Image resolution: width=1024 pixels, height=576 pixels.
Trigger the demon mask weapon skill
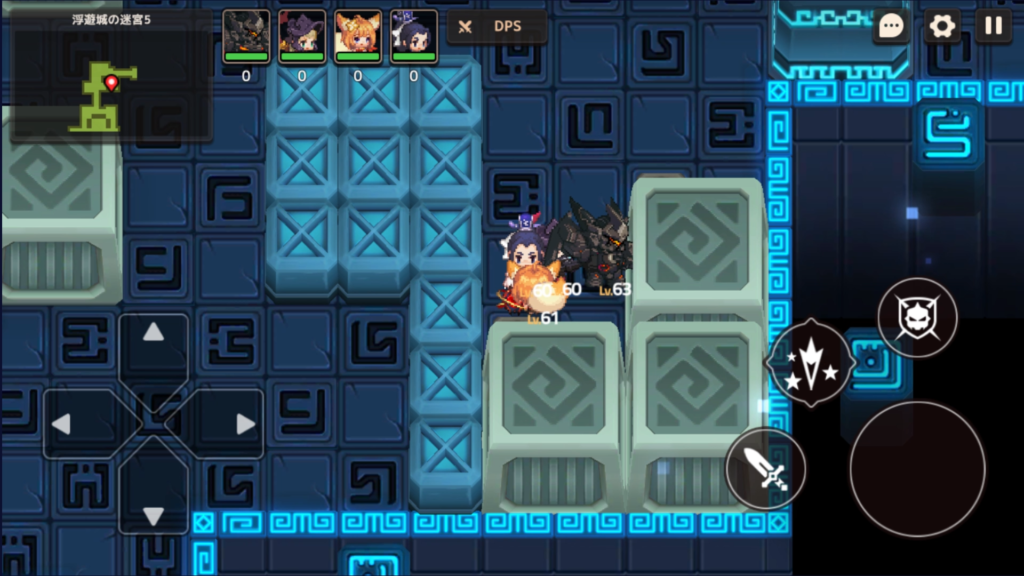click(x=917, y=318)
